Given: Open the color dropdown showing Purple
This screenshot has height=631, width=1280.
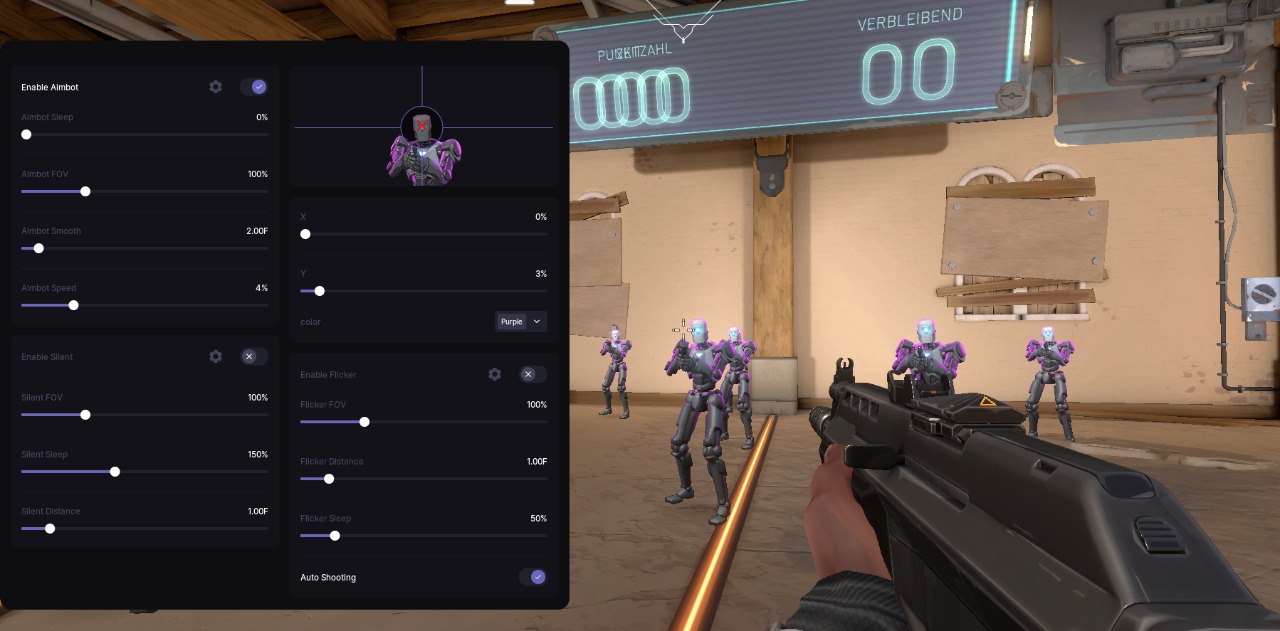Looking at the screenshot, I should [x=521, y=322].
